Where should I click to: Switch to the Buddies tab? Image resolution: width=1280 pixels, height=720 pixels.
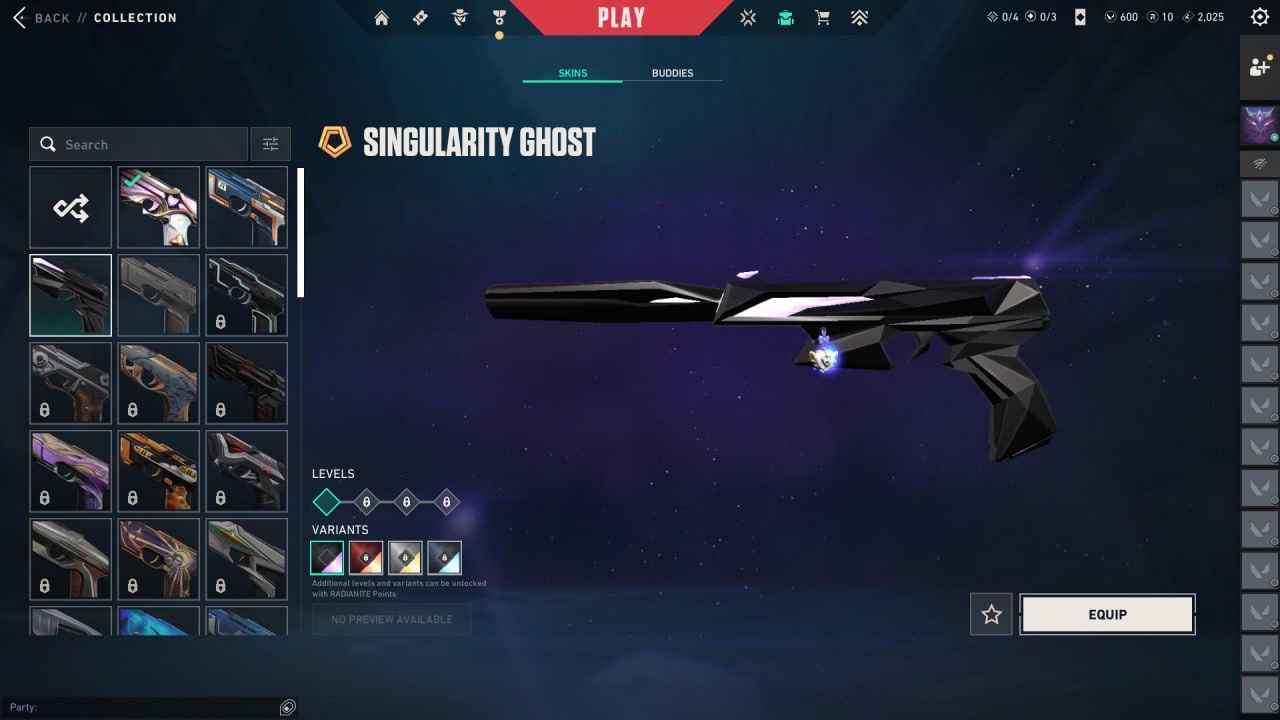672,73
